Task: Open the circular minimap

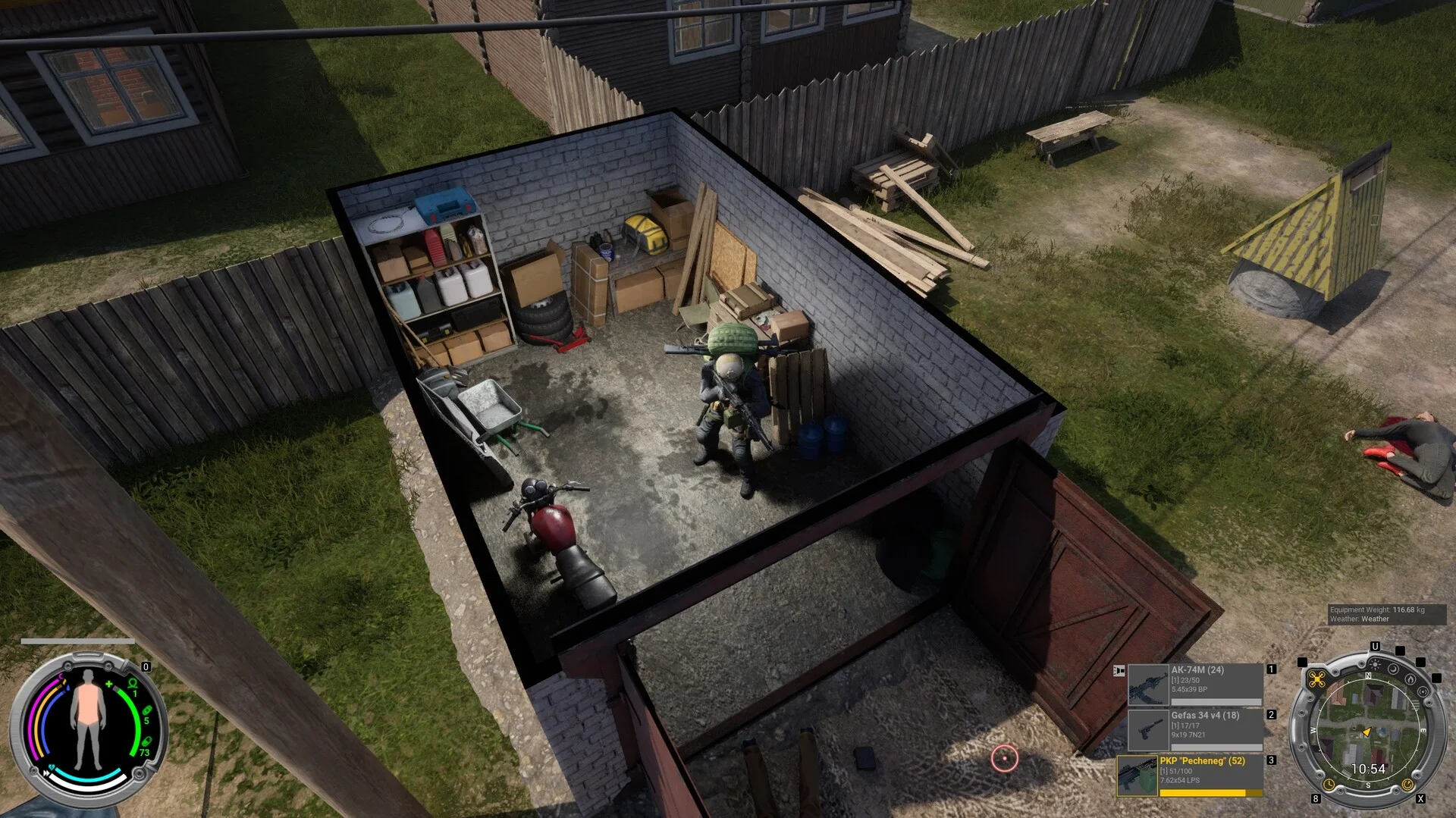Action: [1367, 729]
